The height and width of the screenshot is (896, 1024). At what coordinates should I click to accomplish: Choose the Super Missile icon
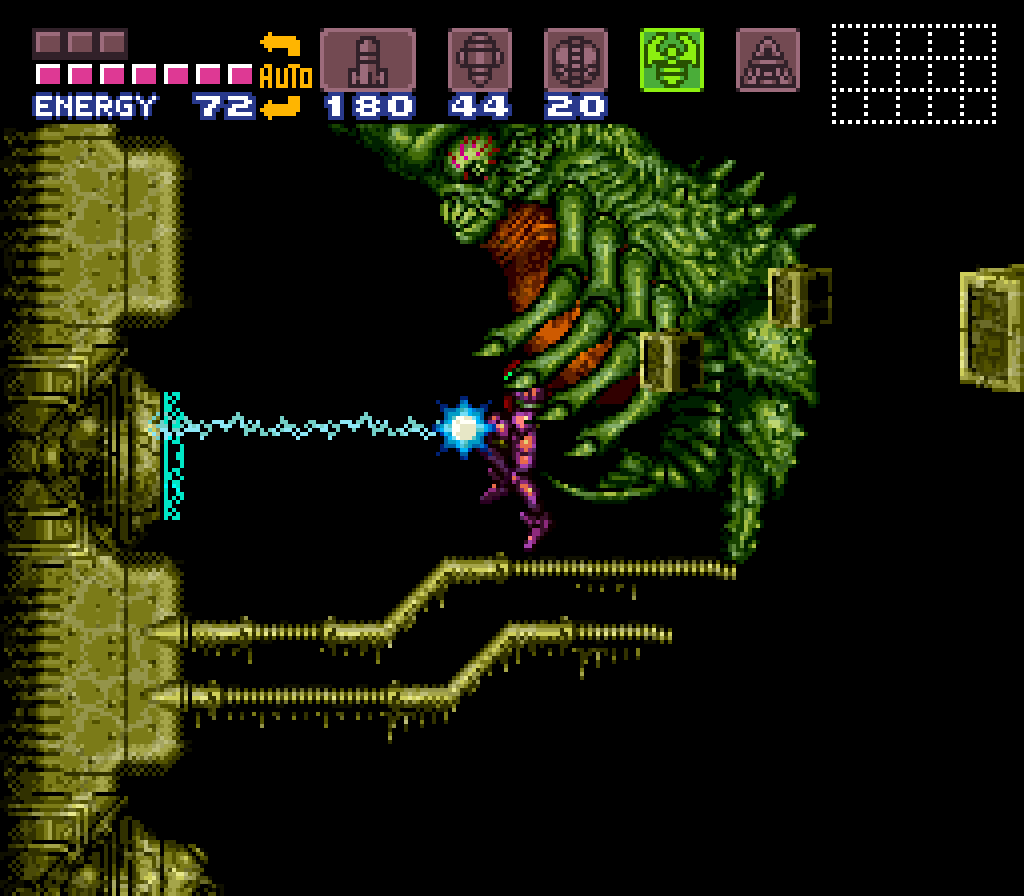(480, 60)
